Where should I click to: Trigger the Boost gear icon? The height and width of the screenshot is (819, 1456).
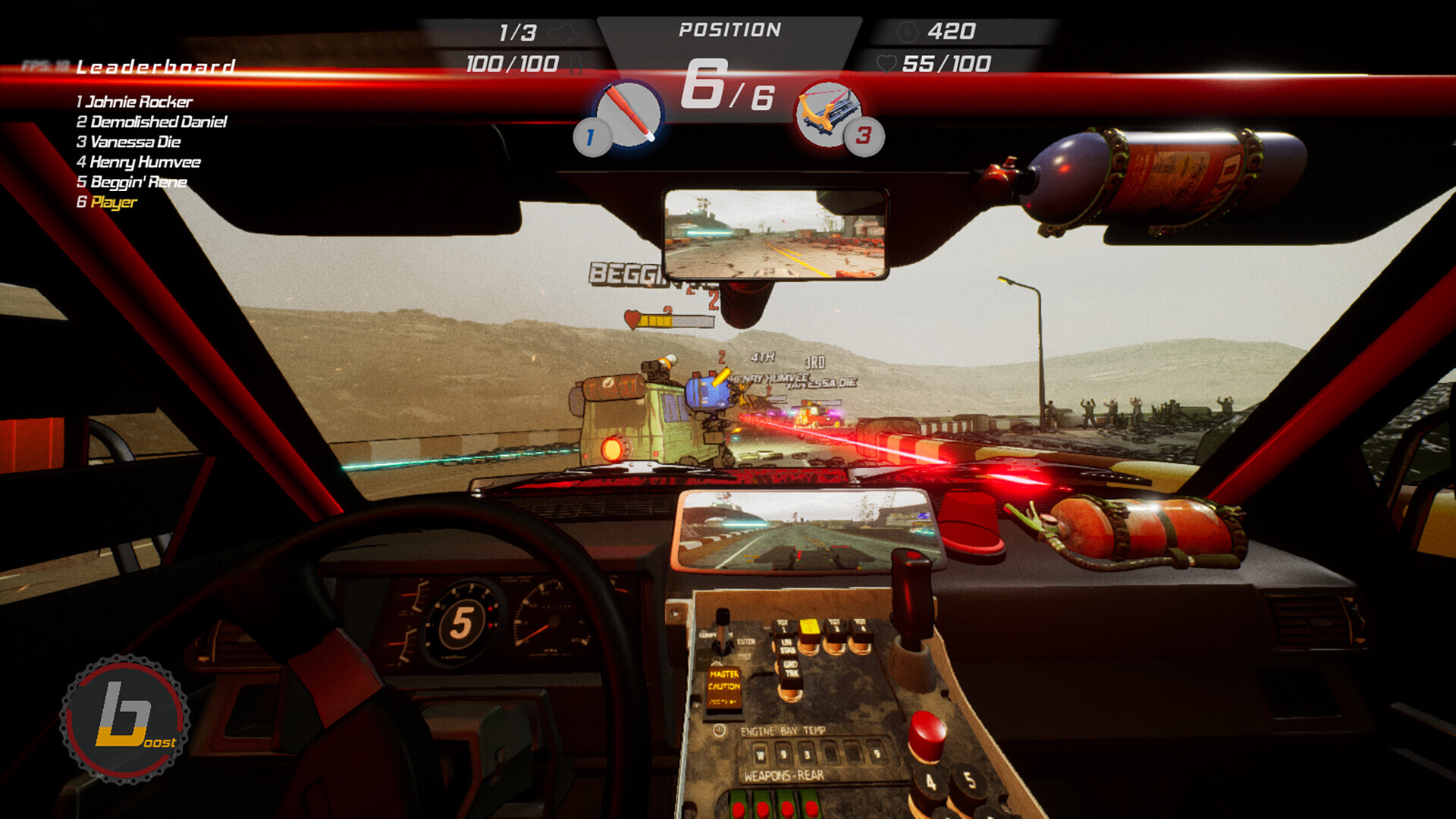125,719
